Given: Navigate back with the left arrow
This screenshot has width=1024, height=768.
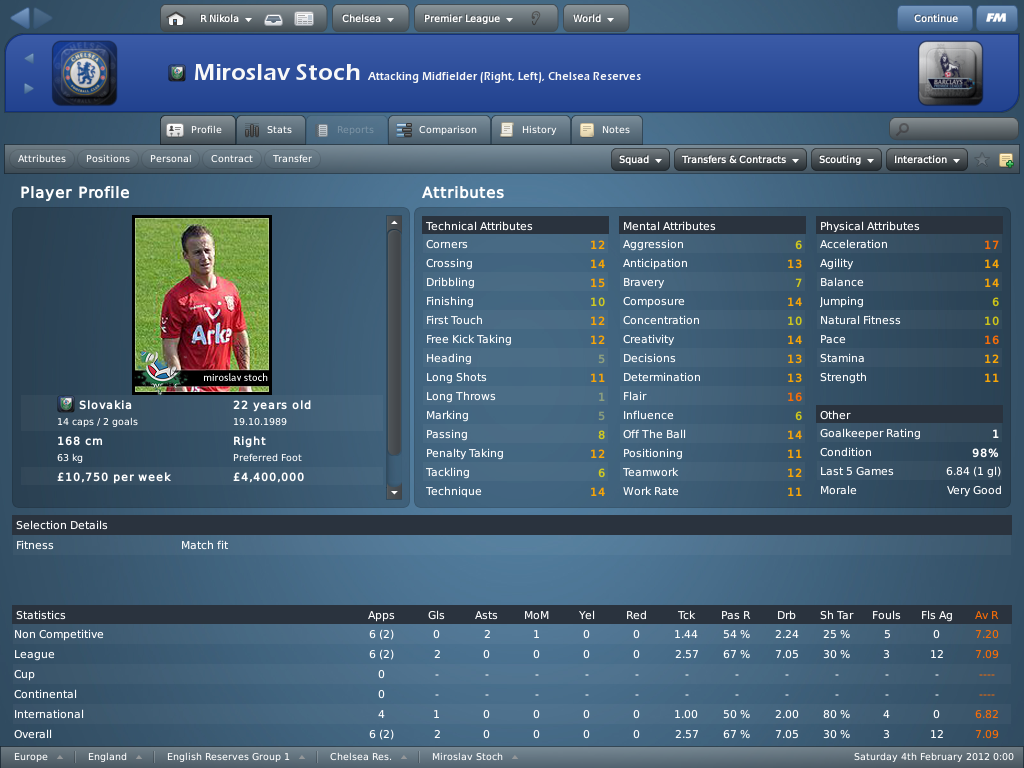Looking at the screenshot, I should (19, 17).
